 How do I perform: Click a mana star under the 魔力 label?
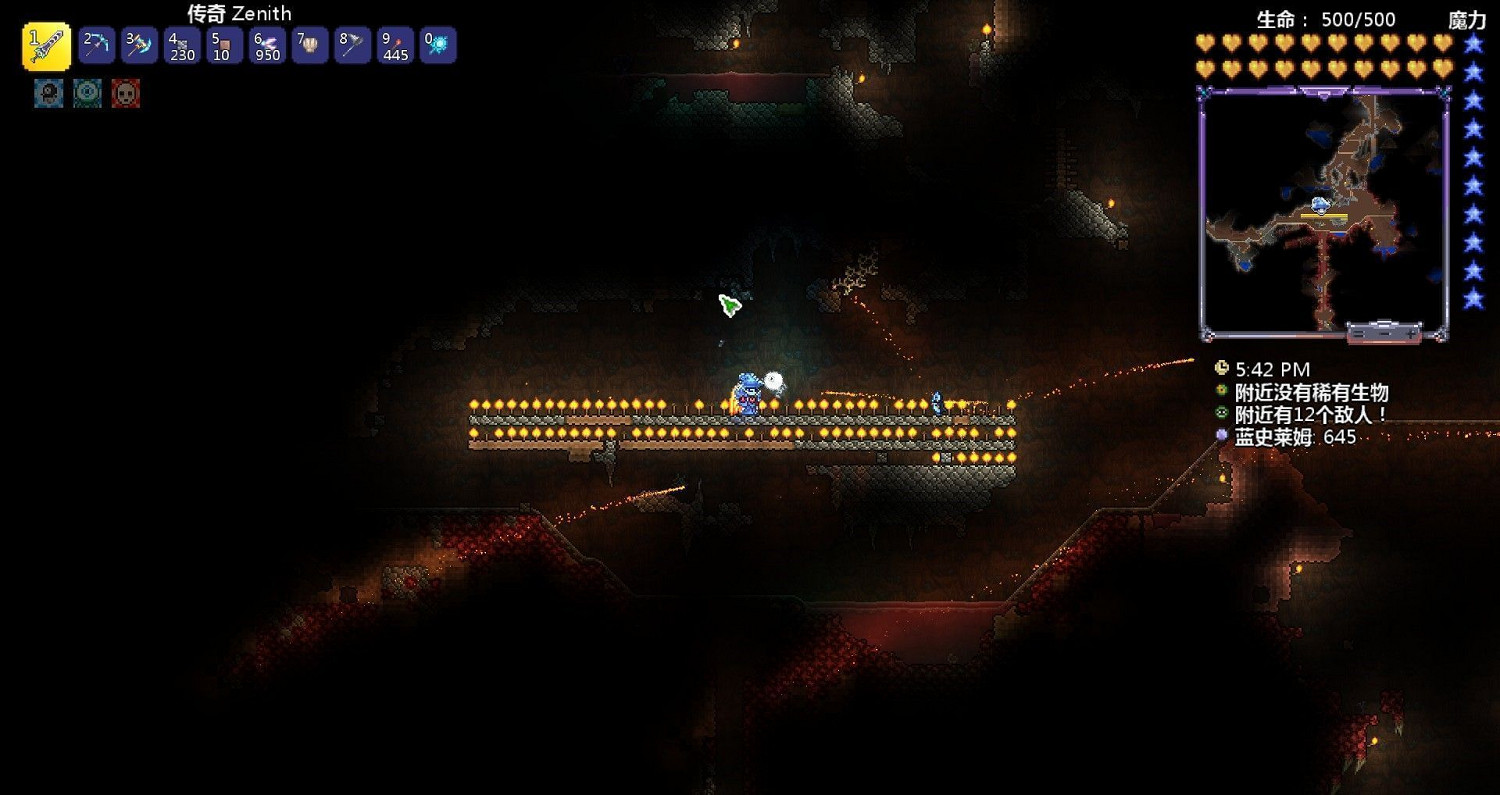(1470, 45)
